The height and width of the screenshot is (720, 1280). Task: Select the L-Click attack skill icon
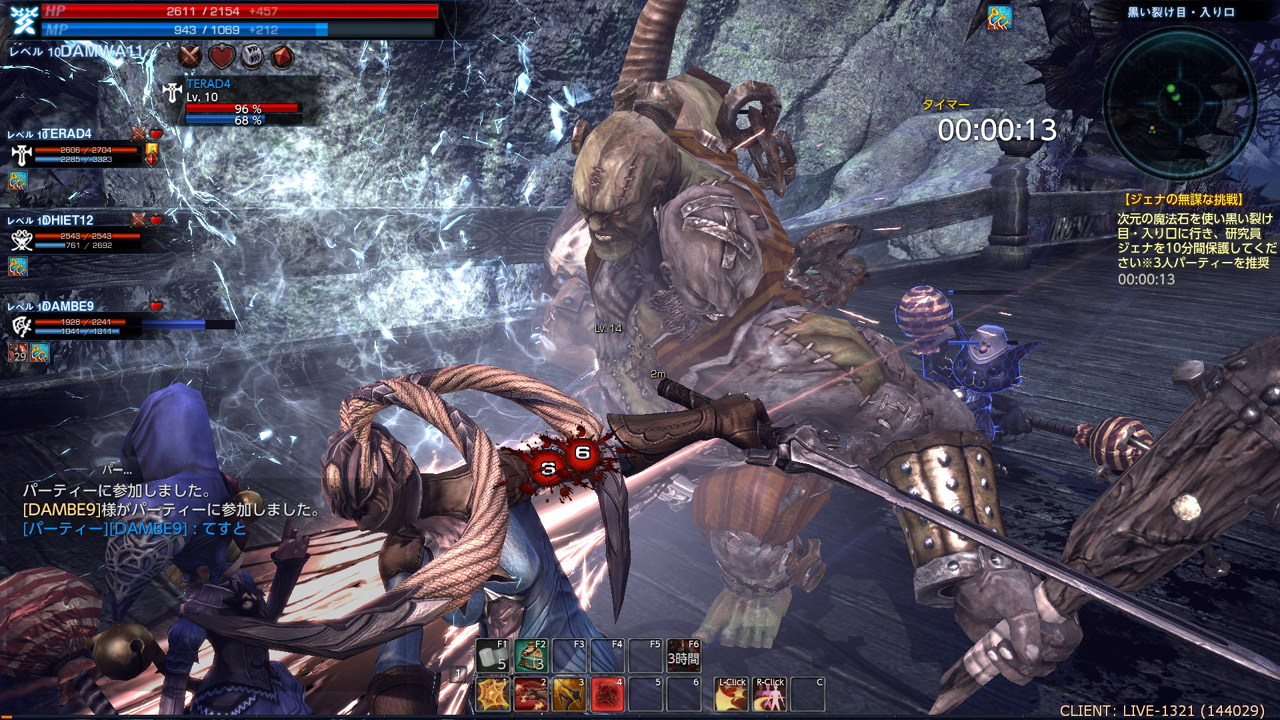tap(732, 694)
